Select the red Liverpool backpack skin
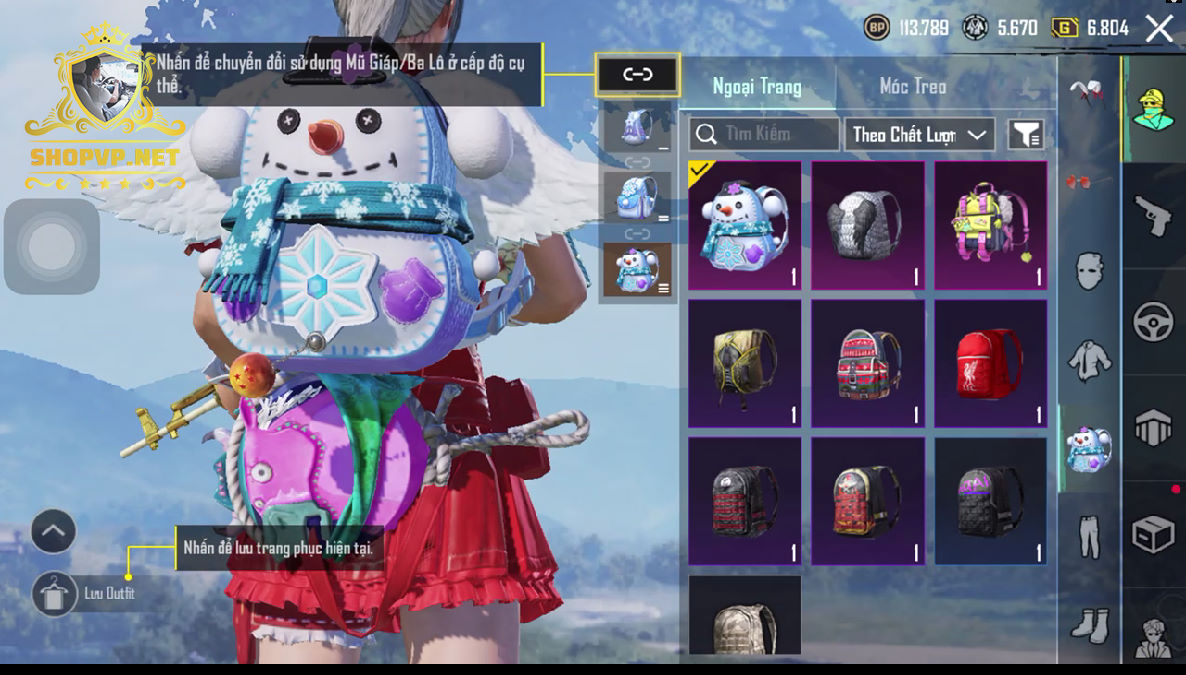The height and width of the screenshot is (675, 1186). pos(991,363)
